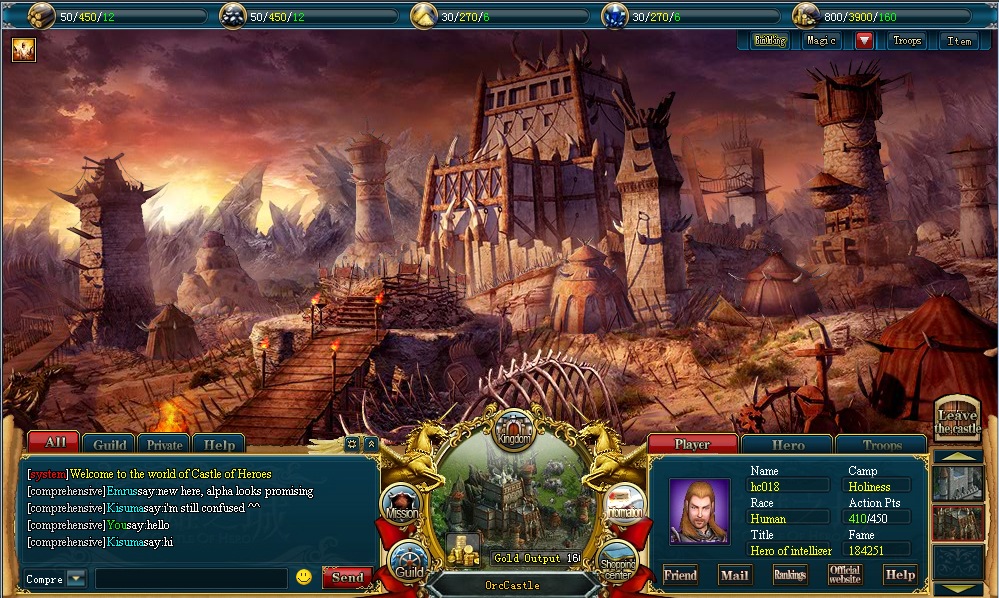Open the Private chat tab
999x598 pixels.
[x=164, y=445]
